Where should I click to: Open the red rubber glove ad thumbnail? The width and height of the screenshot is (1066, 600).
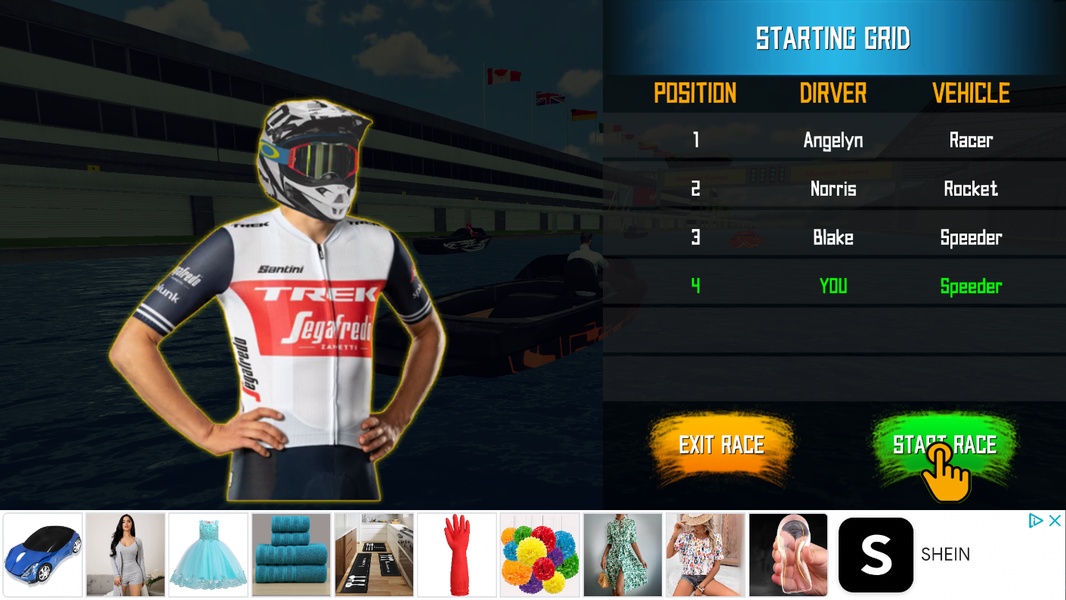click(x=457, y=555)
